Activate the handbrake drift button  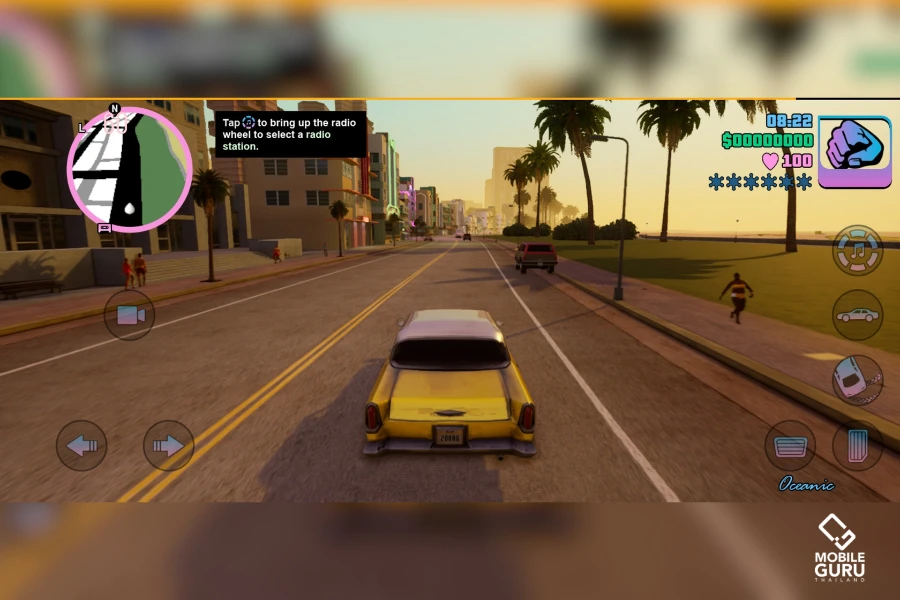pos(857,380)
